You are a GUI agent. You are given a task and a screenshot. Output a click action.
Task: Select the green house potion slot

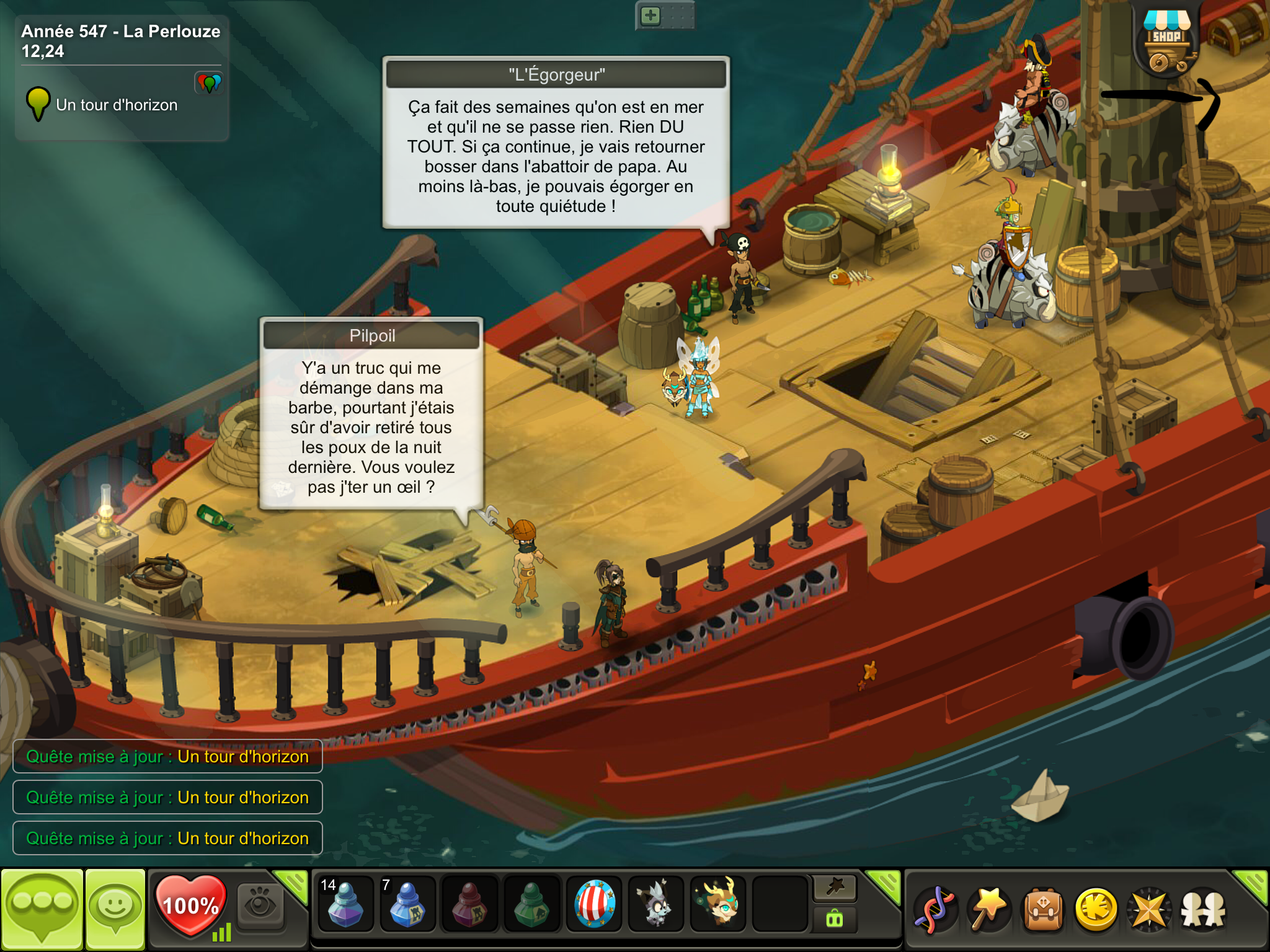click(x=531, y=904)
